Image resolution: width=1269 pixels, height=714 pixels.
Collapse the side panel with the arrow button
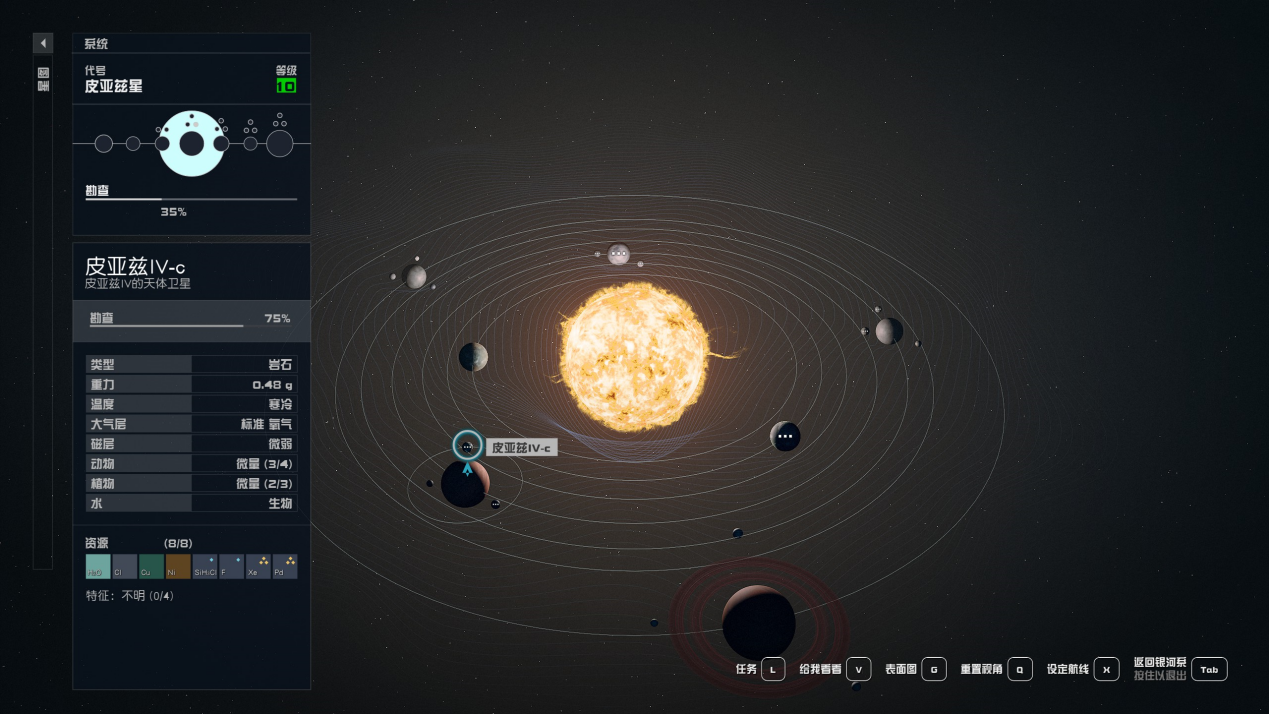tap(43, 43)
